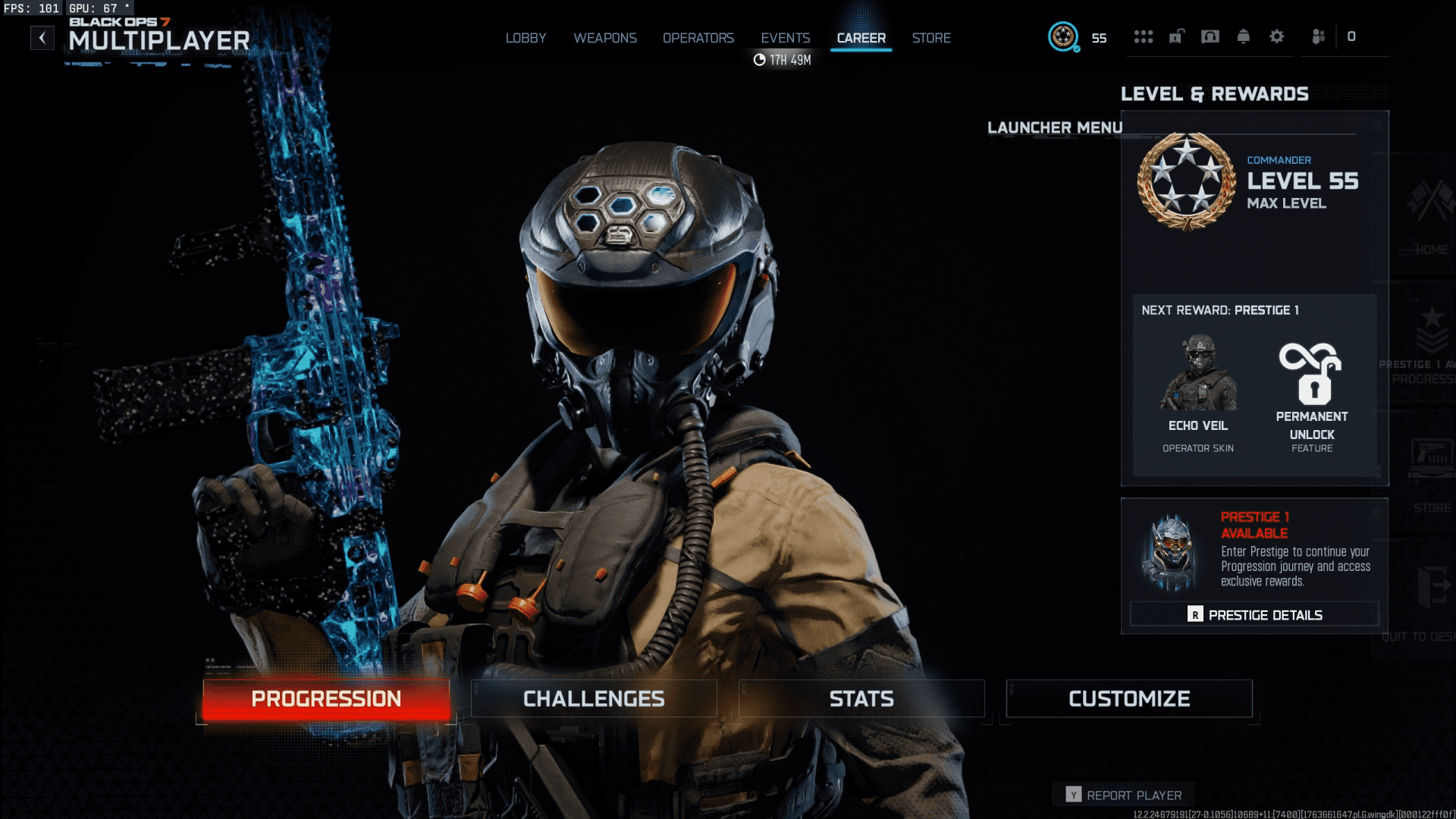Click the friends party icon
1456x819 pixels.
click(1317, 36)
